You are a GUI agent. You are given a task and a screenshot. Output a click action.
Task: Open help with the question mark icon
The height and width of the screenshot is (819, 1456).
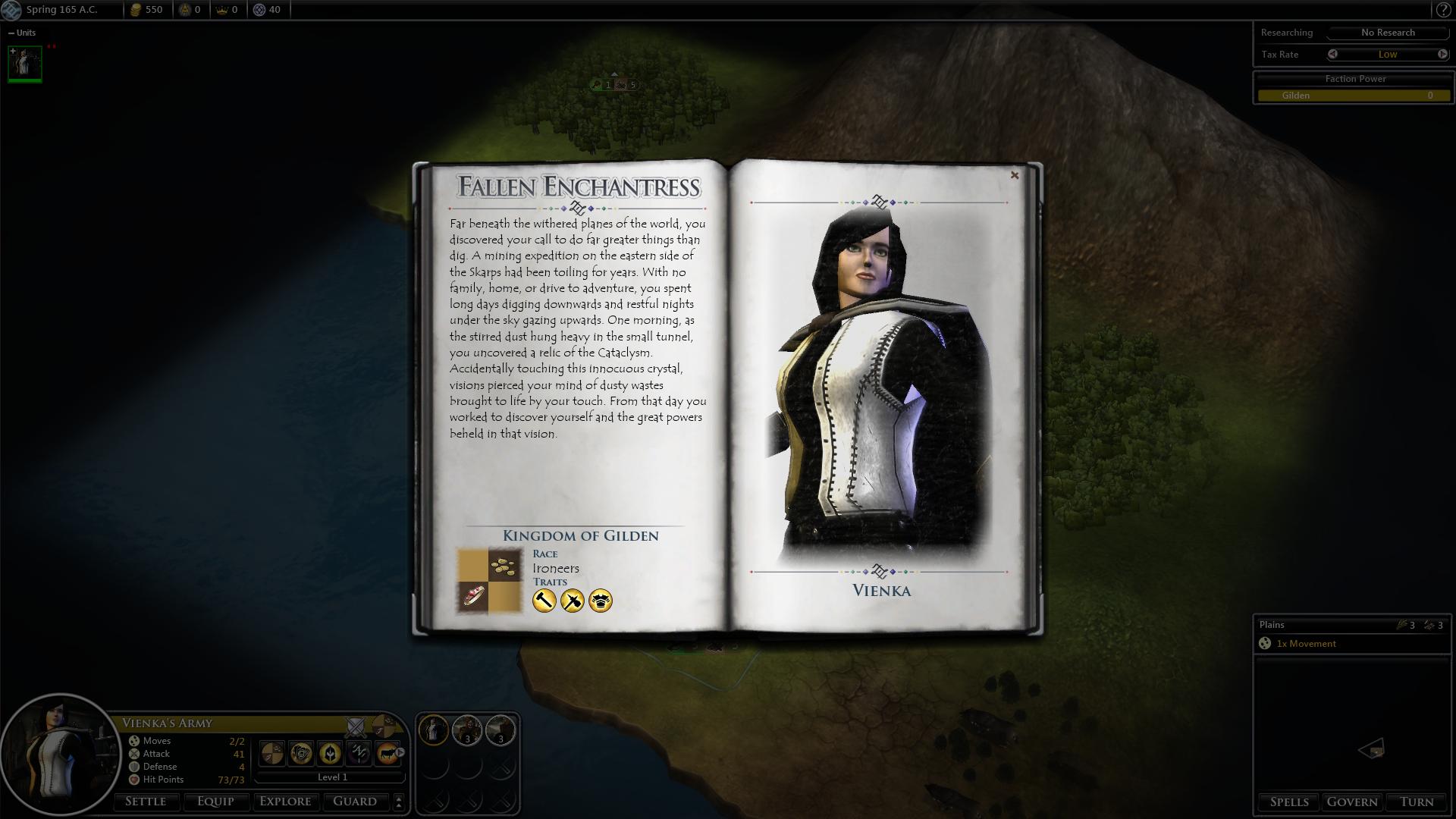point(1443,10)
